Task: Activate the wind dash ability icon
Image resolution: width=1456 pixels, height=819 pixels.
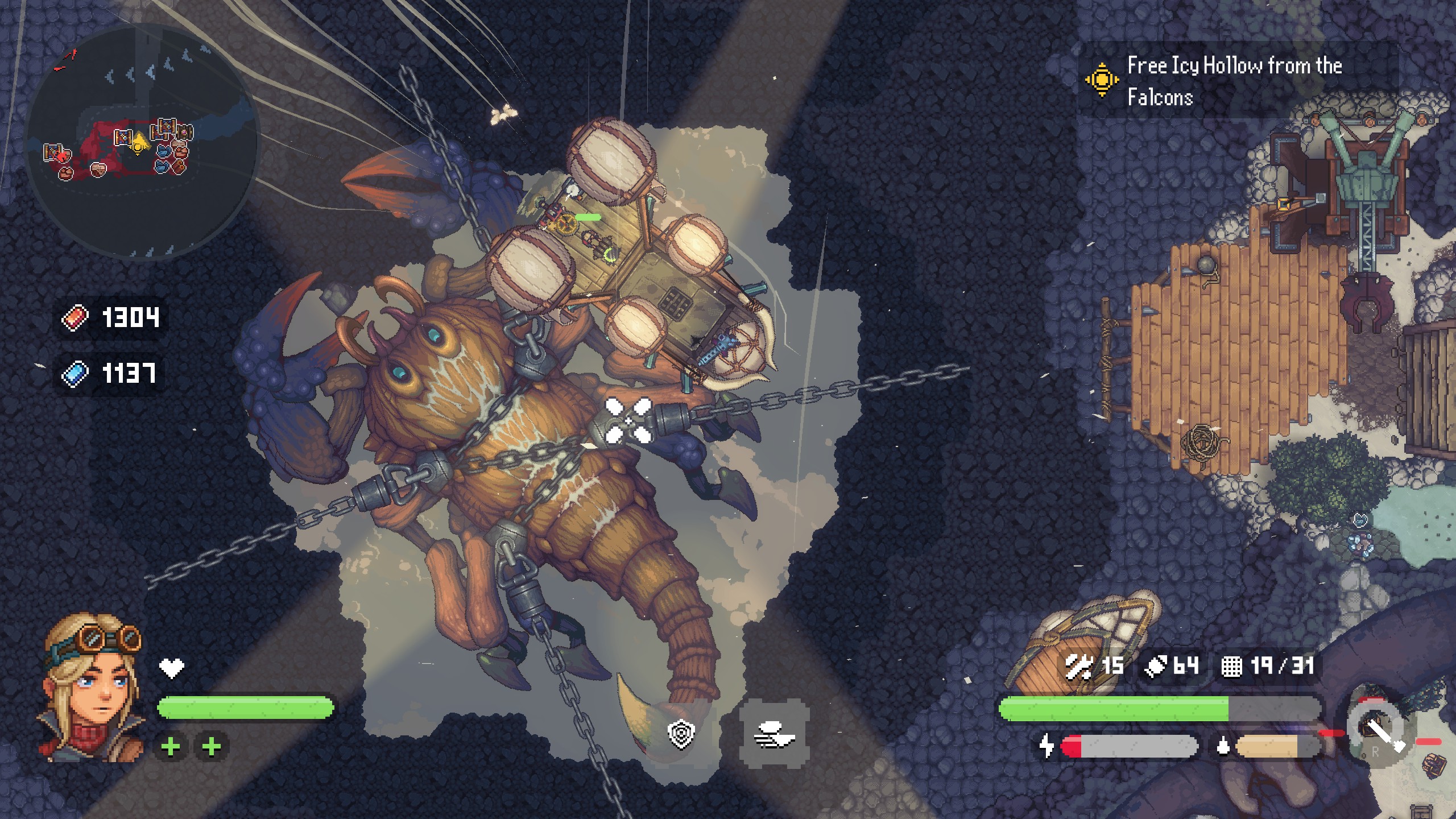Action: pos(775,737)
